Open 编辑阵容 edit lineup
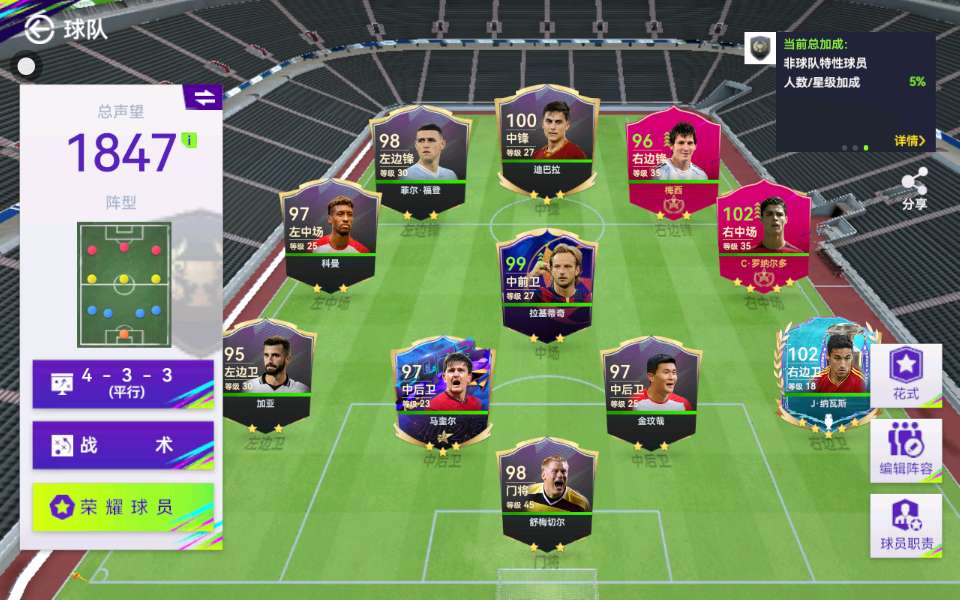 906,450
